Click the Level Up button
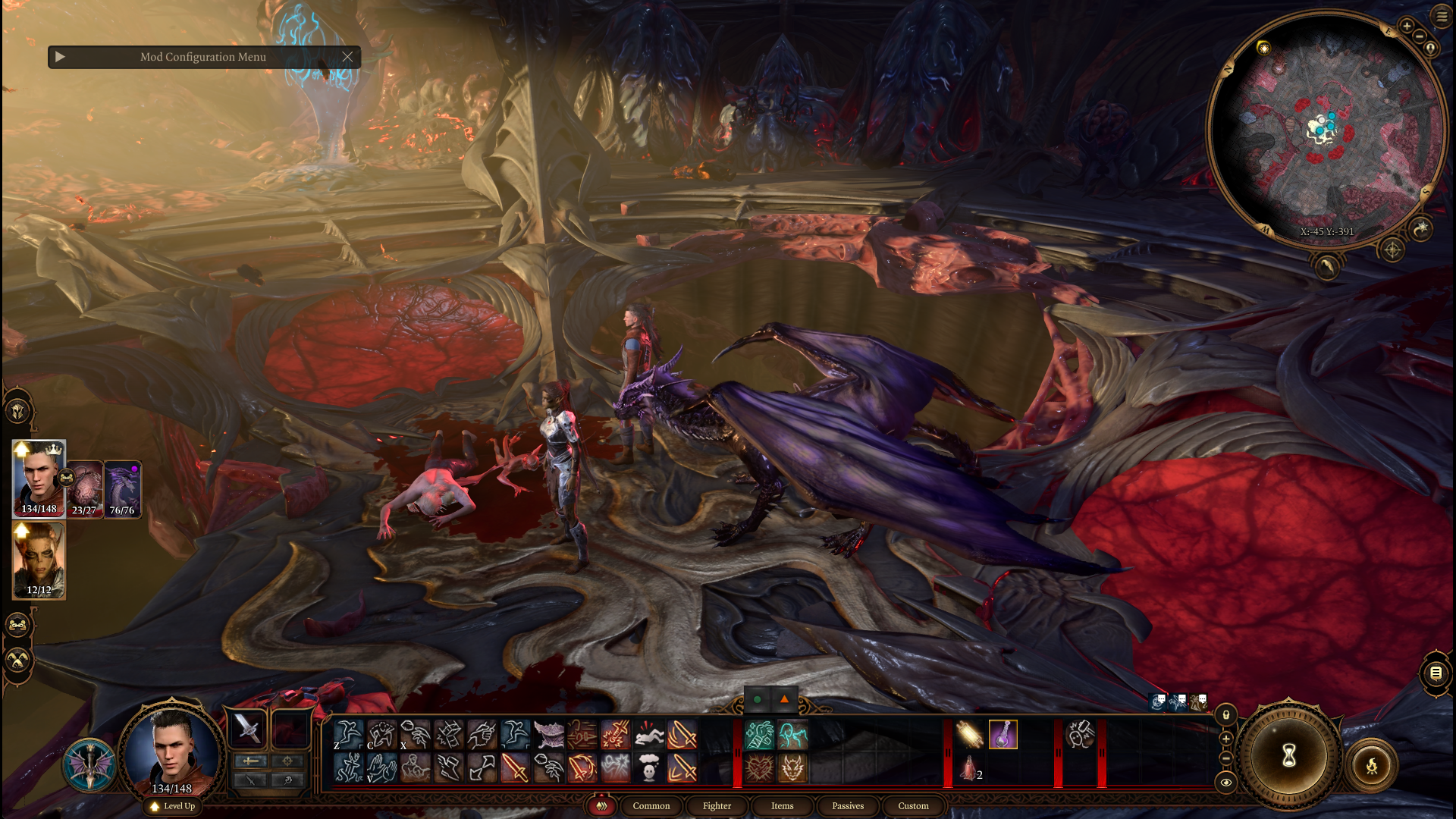The width and height of the screenshot is (1456, 819). point(174,806)
